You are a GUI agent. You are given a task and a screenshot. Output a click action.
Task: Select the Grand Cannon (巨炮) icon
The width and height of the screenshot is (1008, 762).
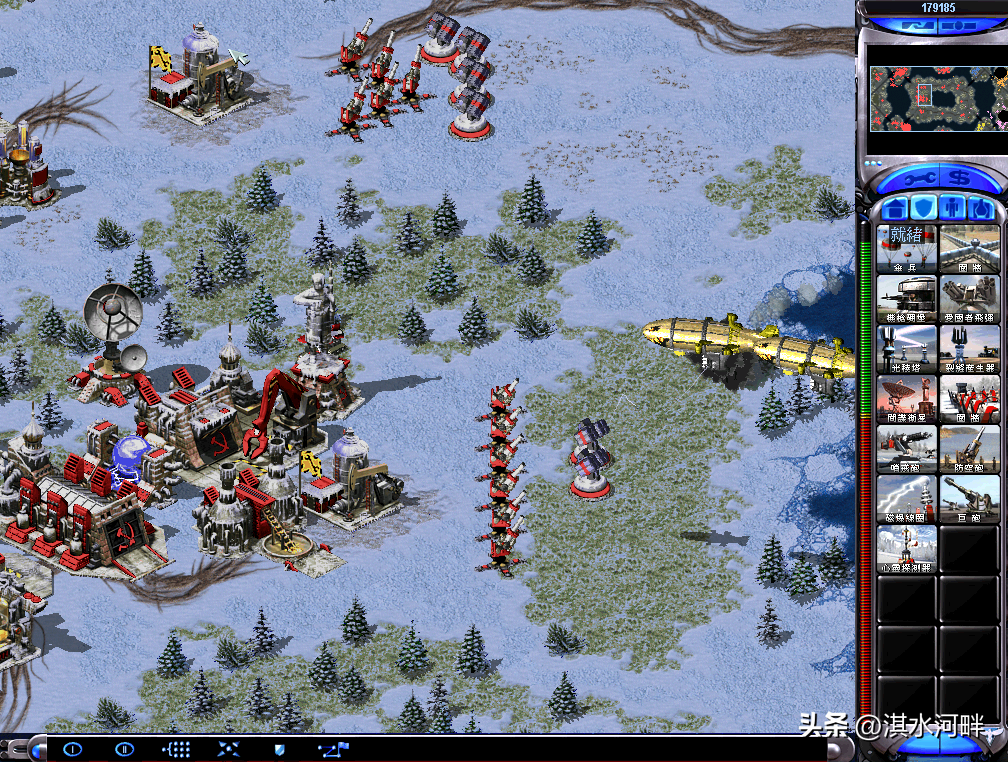pyautogui.click(x=969, y=498)
